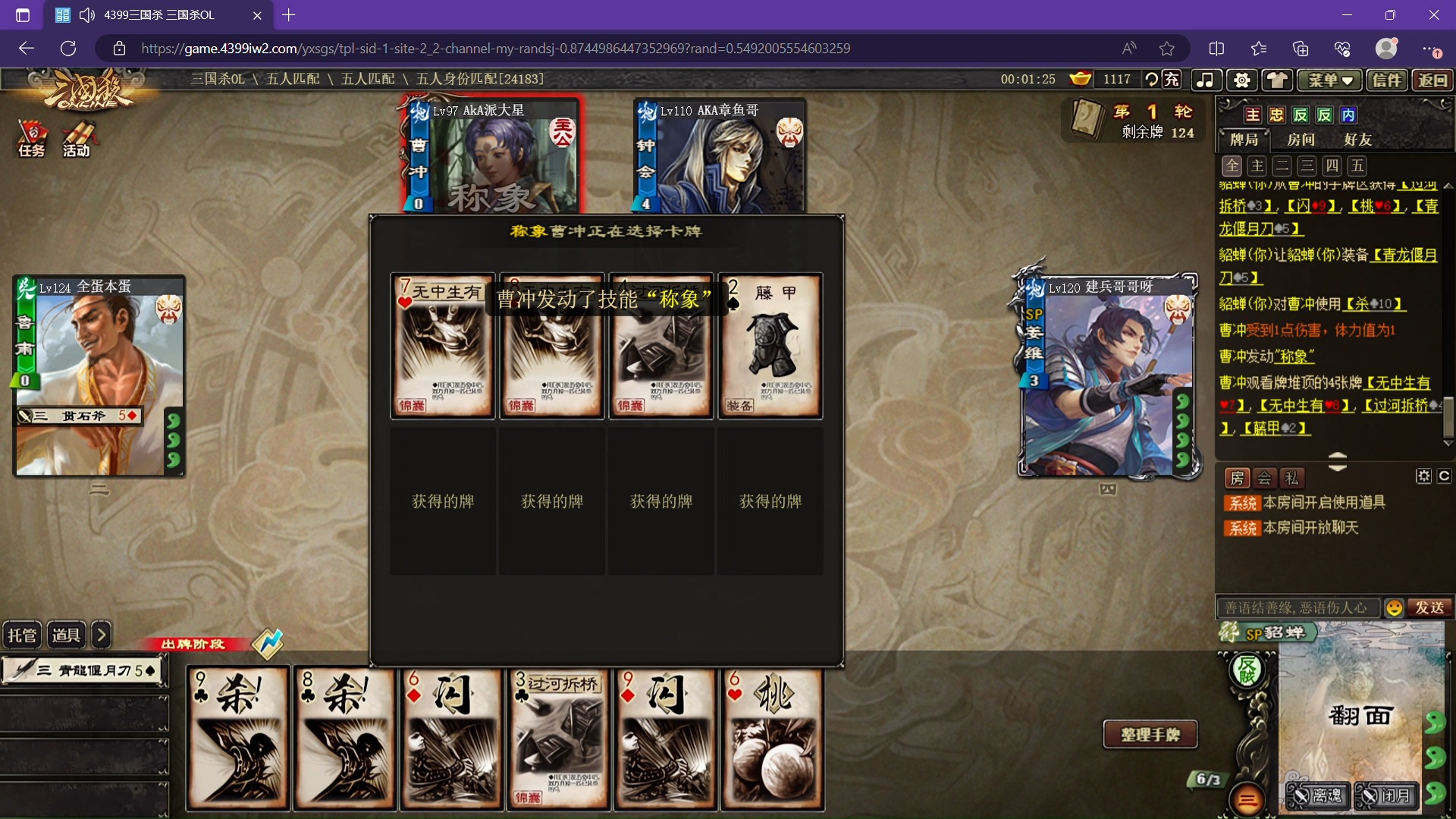Viewport: 1456px width, 819px height.
Task: Toggle the music note icon
Action: click(x=1205, y=80)
